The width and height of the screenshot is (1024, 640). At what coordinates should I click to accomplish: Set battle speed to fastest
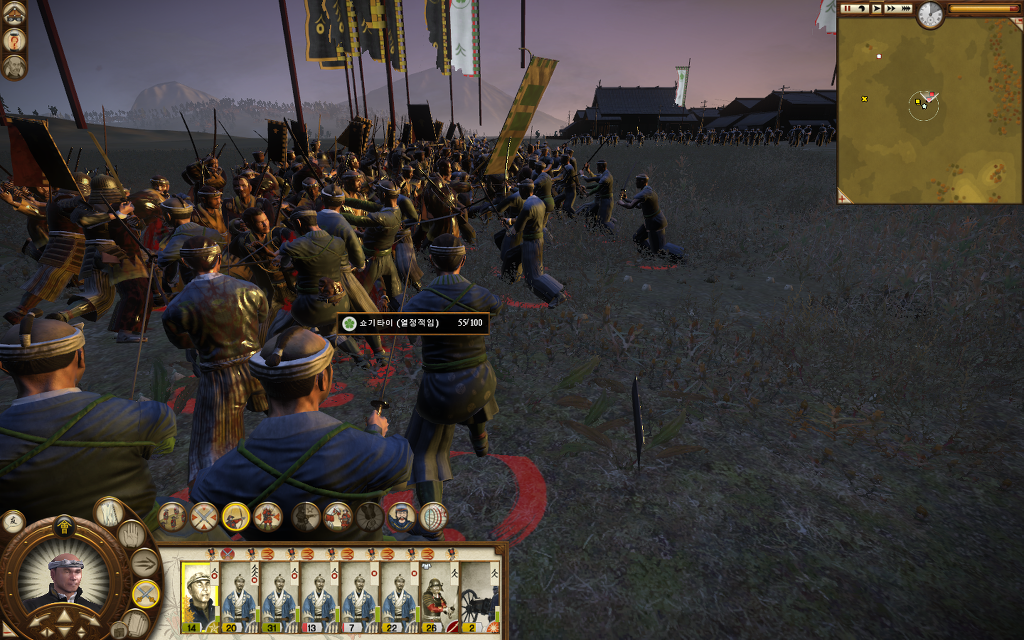pos(906,8)
